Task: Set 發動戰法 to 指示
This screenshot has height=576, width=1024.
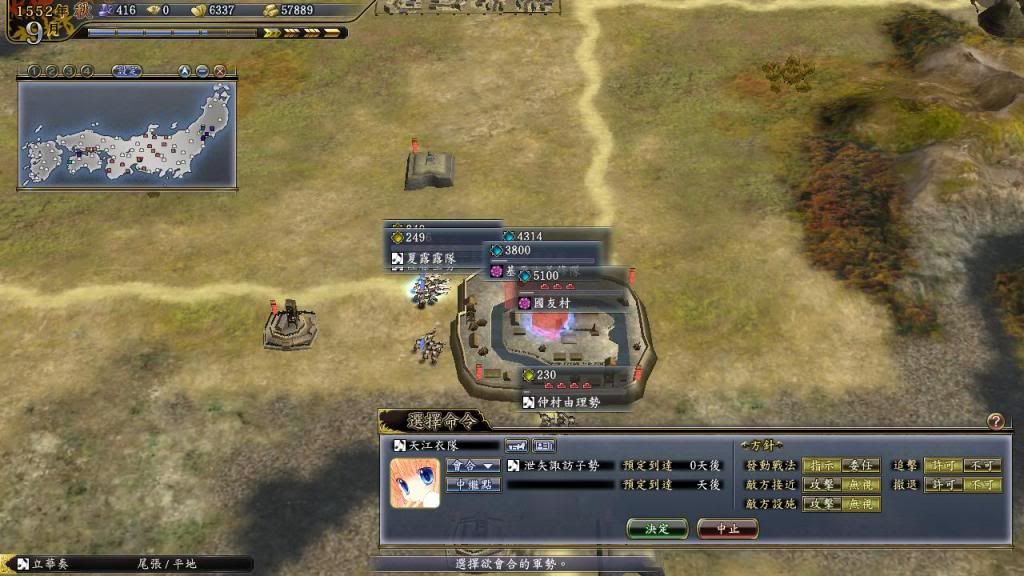Action: [821, 465]
